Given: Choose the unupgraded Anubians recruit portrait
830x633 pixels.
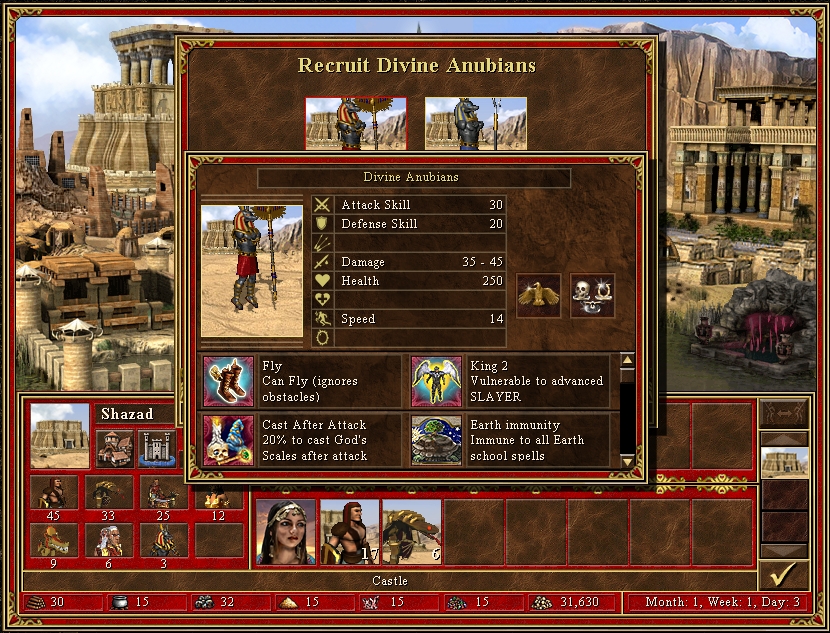Looking at the screenshot, I should click(476, 124).
